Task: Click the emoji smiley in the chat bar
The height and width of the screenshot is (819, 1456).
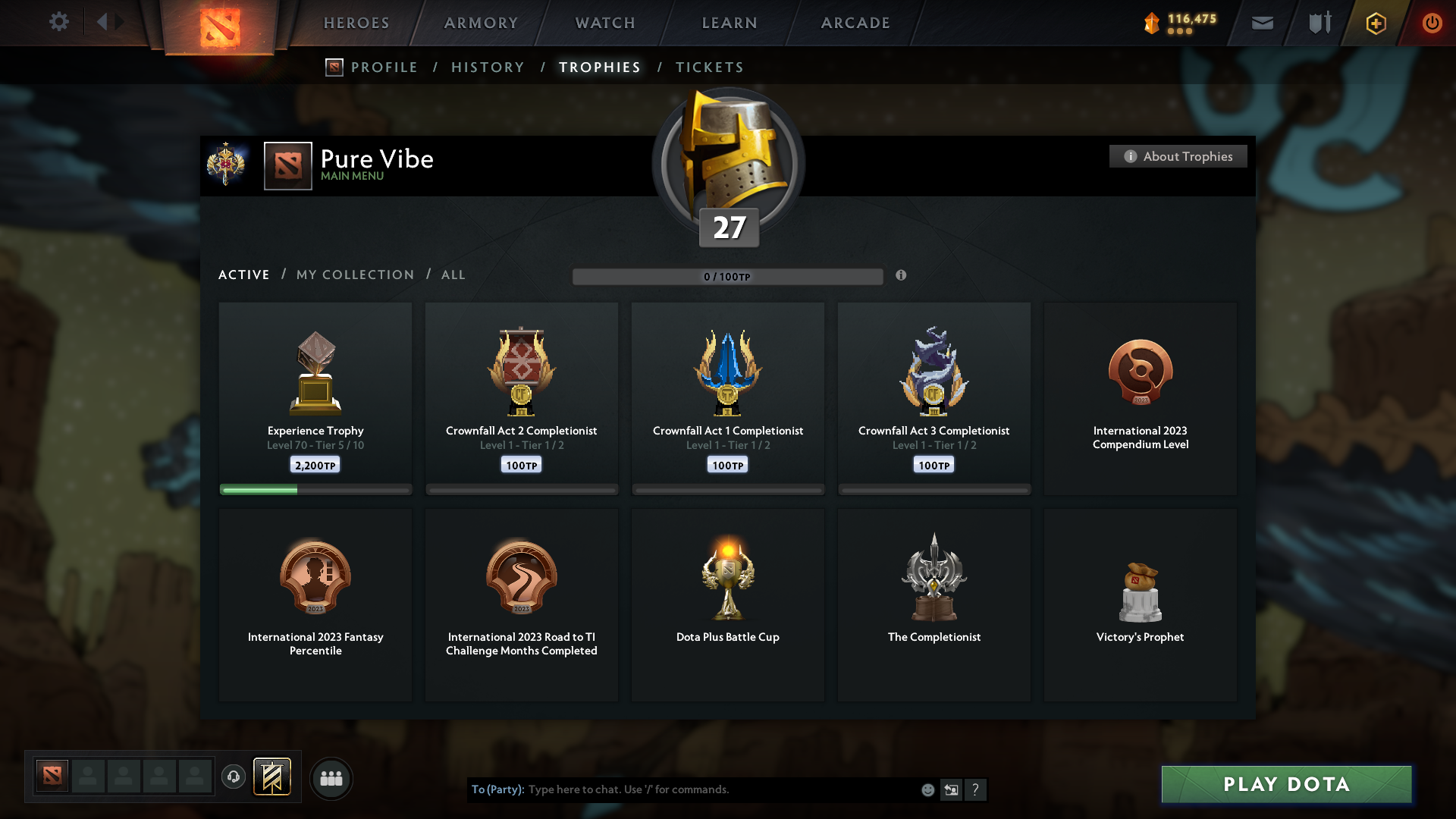Action: pyautogui.click(x=927, y=789)
